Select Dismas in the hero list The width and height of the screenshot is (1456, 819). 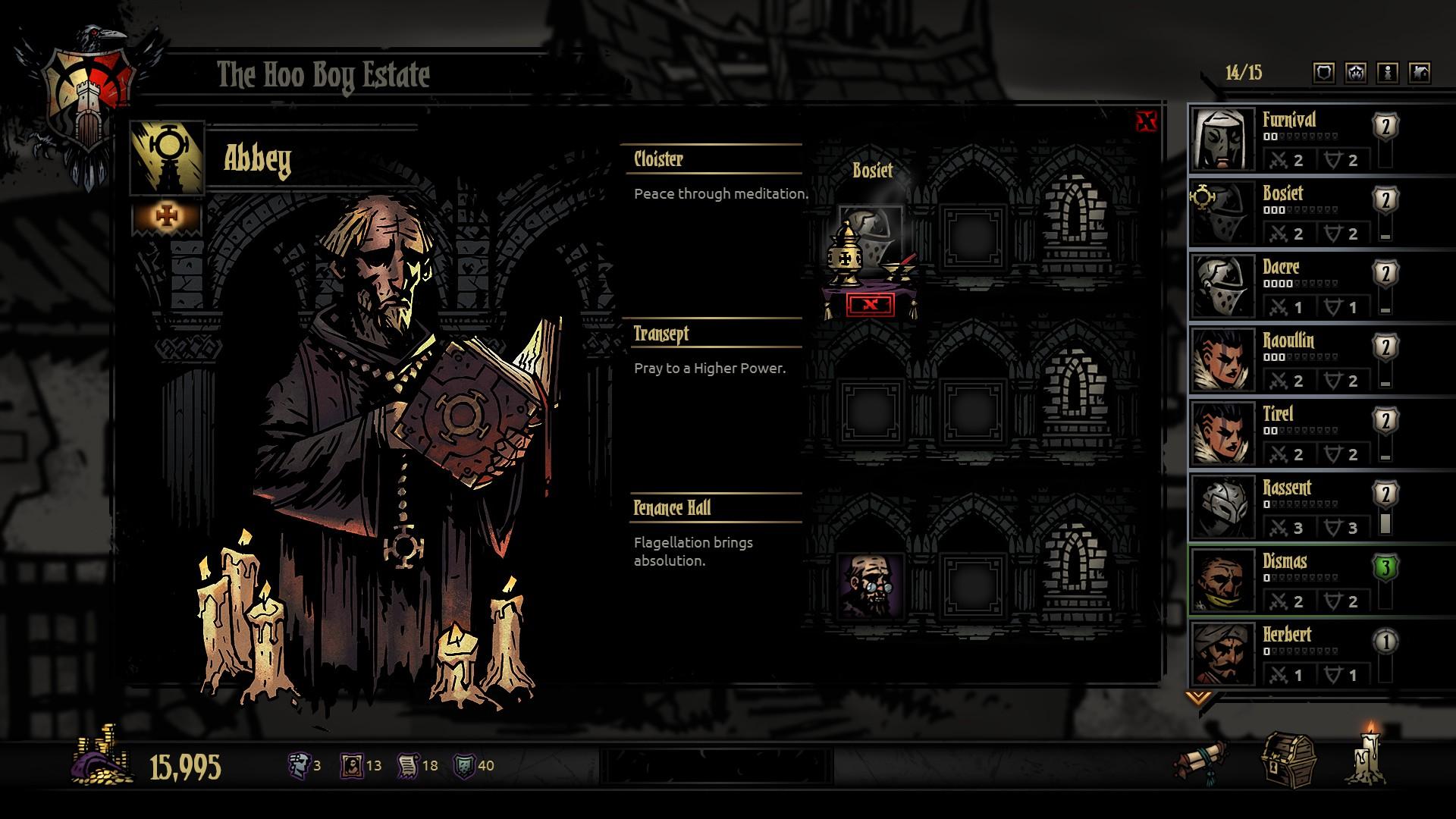click(x=1289, y=580)
